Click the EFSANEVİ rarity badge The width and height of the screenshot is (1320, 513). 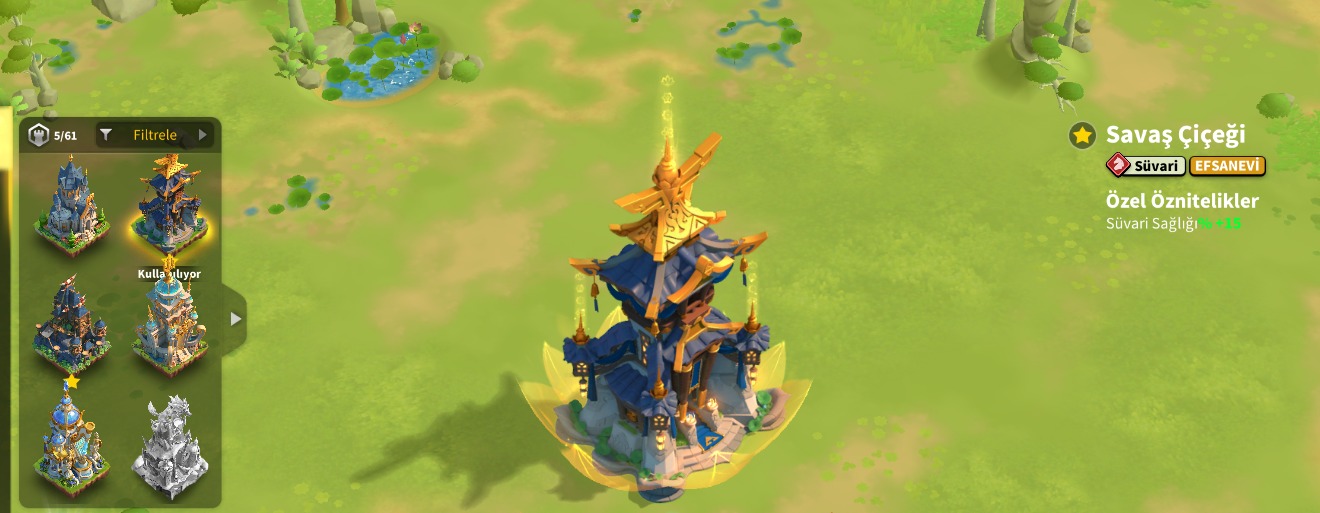coord(1227,166)
